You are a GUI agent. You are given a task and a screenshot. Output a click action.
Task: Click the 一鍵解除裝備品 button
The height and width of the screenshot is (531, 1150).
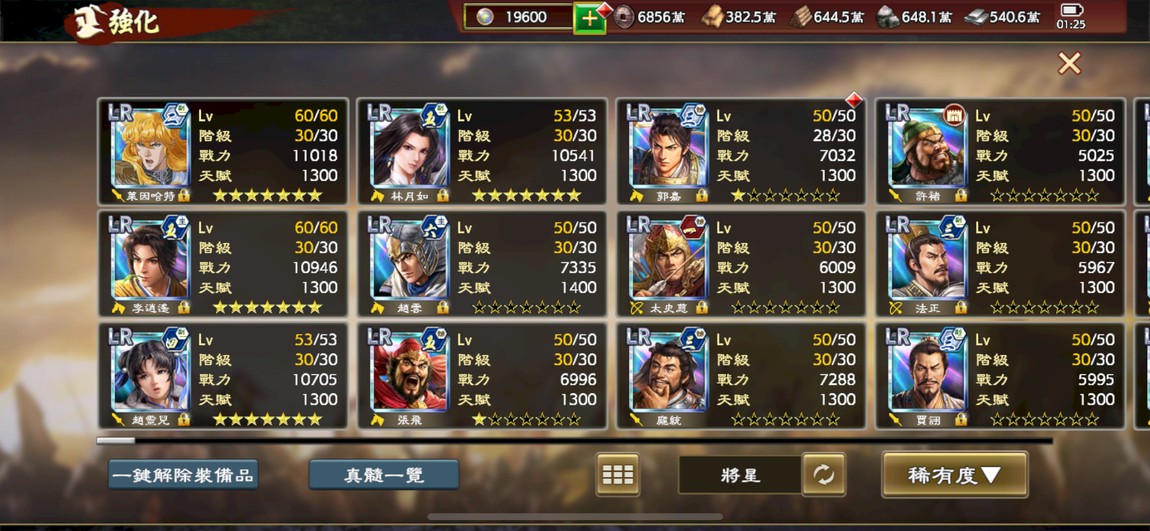point(183,475)
